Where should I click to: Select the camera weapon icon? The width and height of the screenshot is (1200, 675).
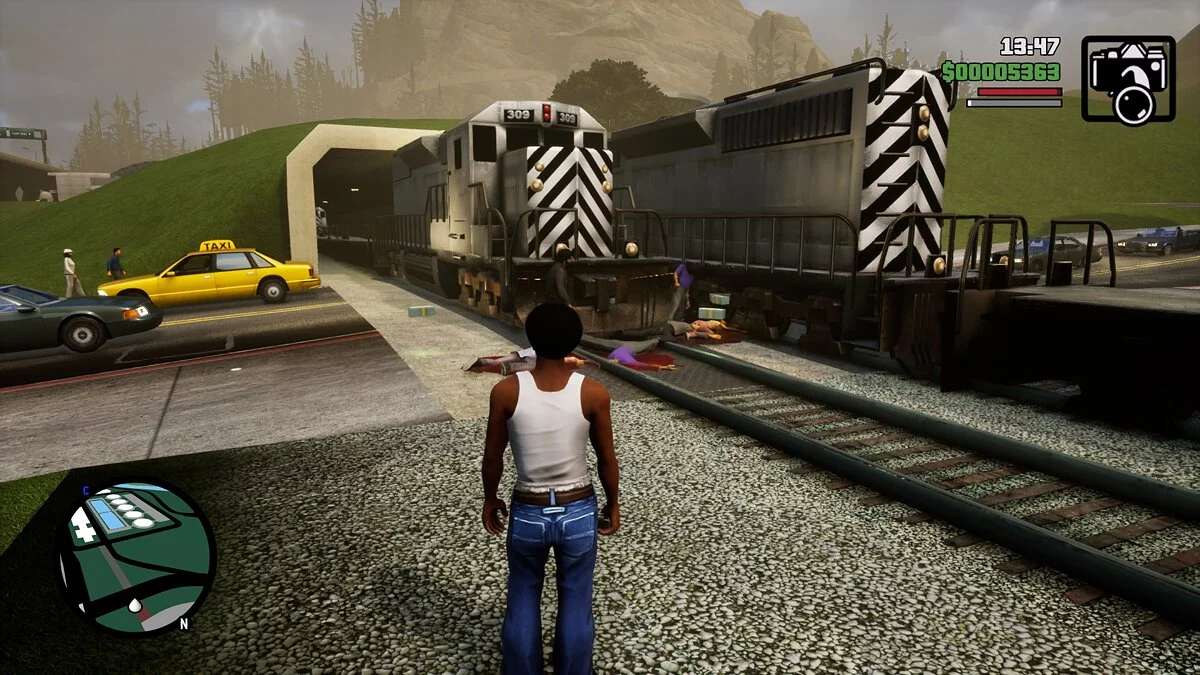point(1128,80)
